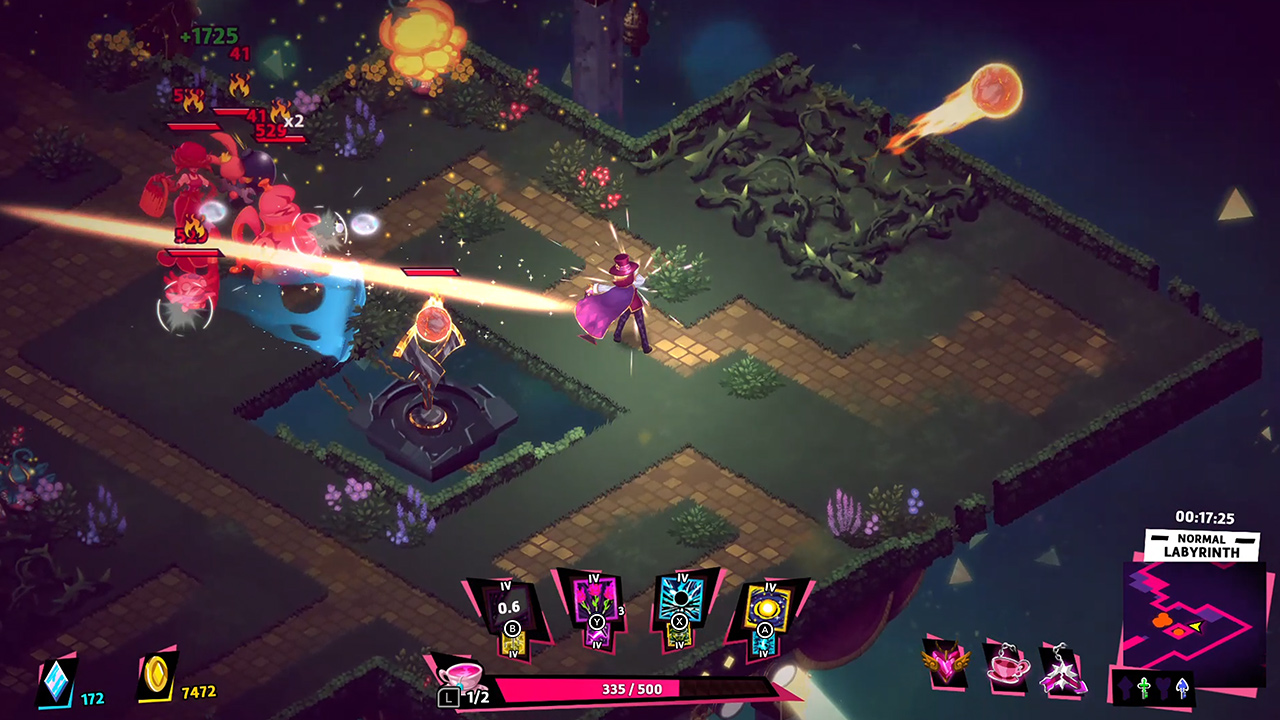Toggle the B button prompt on the first card
The height and width of the screenshot is (720, 1280).
click(513, 627)
